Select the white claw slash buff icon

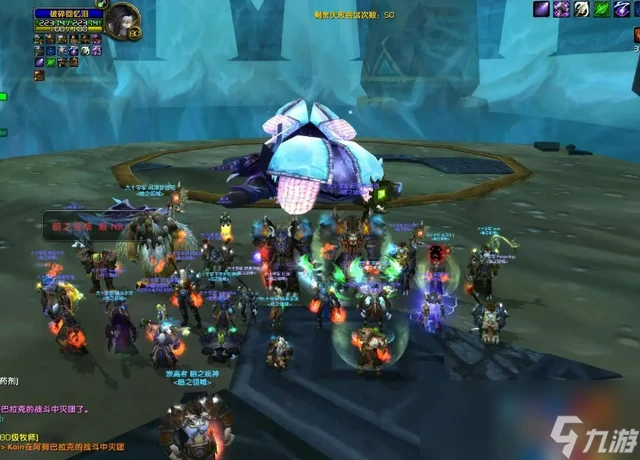pos(582,9)
